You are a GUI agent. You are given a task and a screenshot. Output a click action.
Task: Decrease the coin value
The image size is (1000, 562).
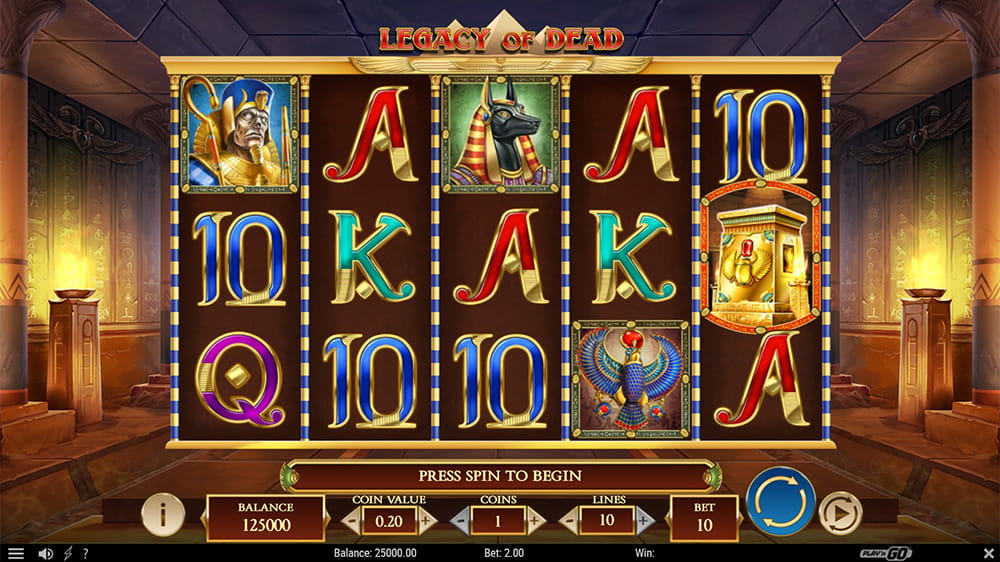click(351, 520)
